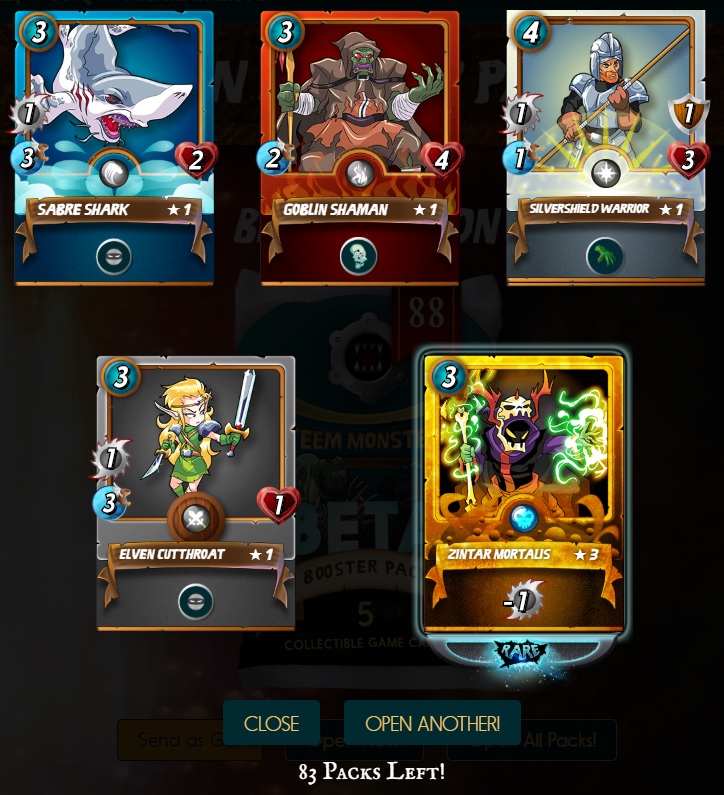This screenshot has height=795, width=724.
Task: View the gold Zintar Mortalis card
Action: [524, 493]
